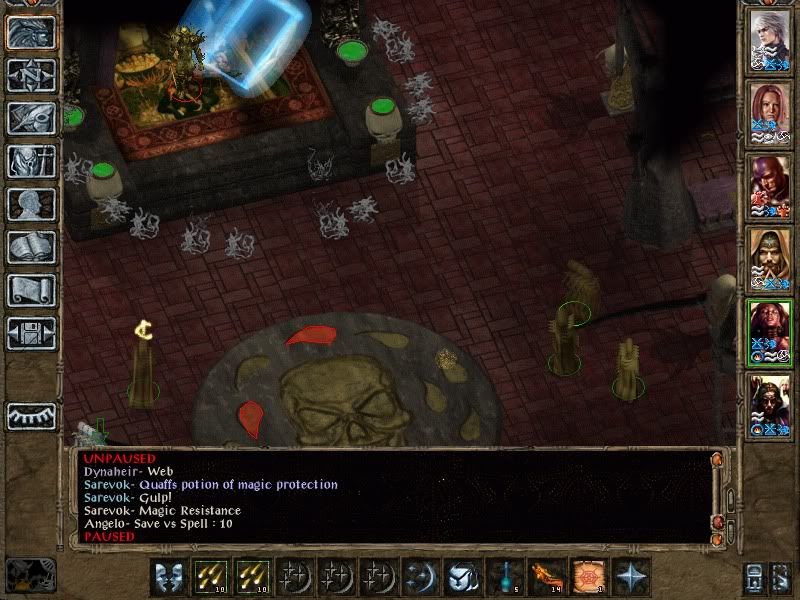Open the journal with the quill button
This screenshot has width=800, height=600.
[31, 118]
